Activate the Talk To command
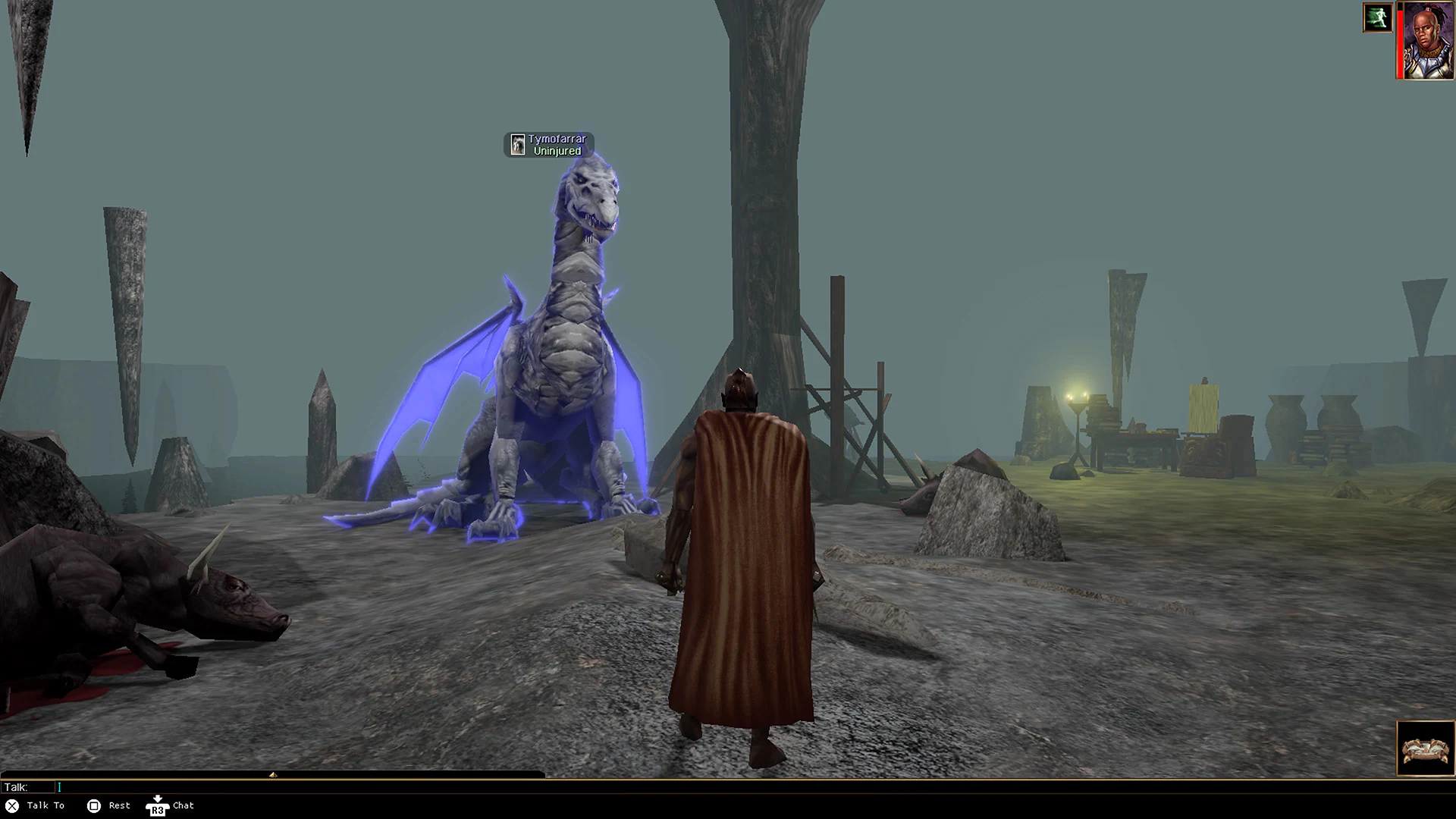 (x=45, y=805)
